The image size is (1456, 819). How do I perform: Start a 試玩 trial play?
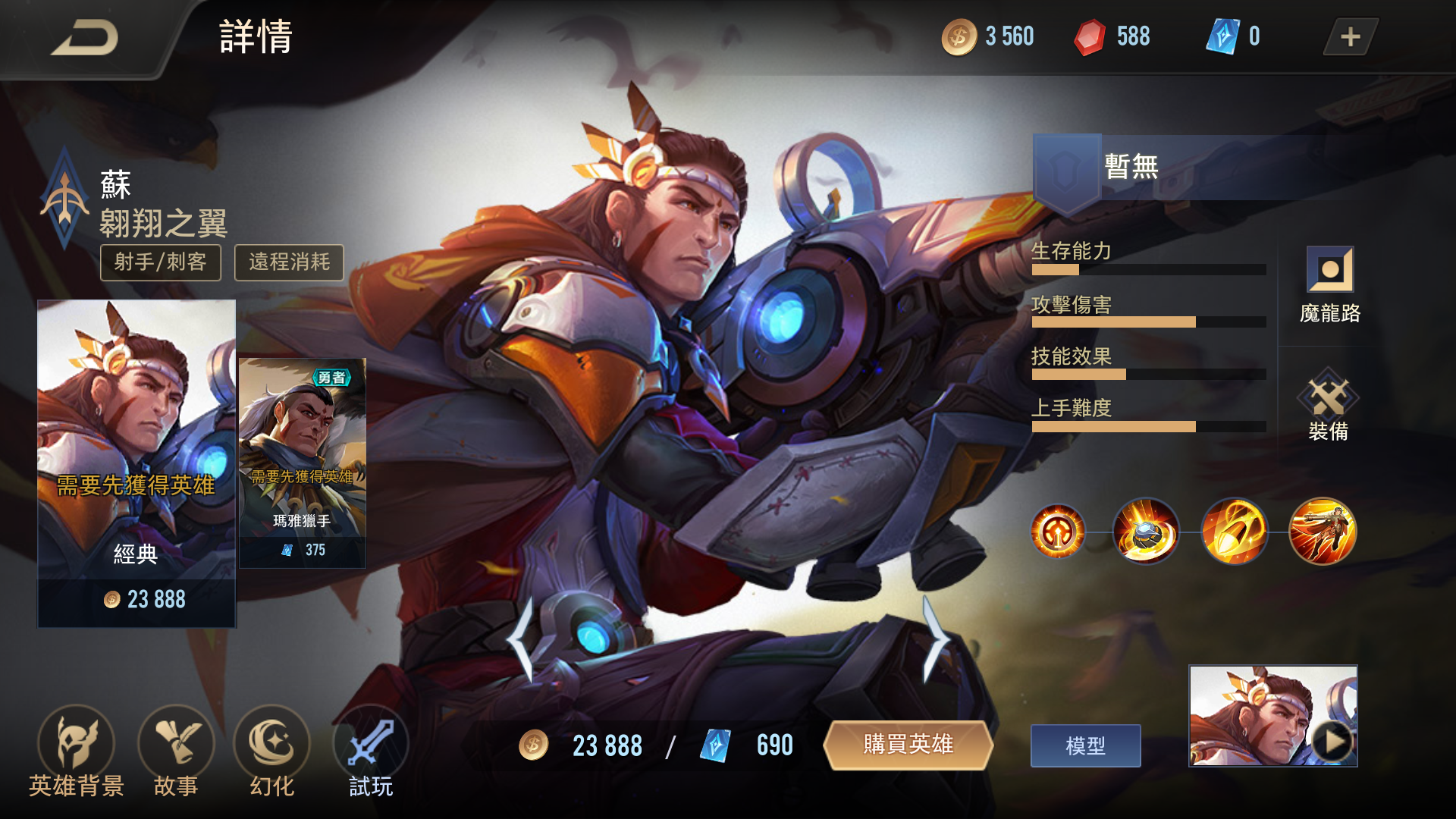tap(371, 751)
